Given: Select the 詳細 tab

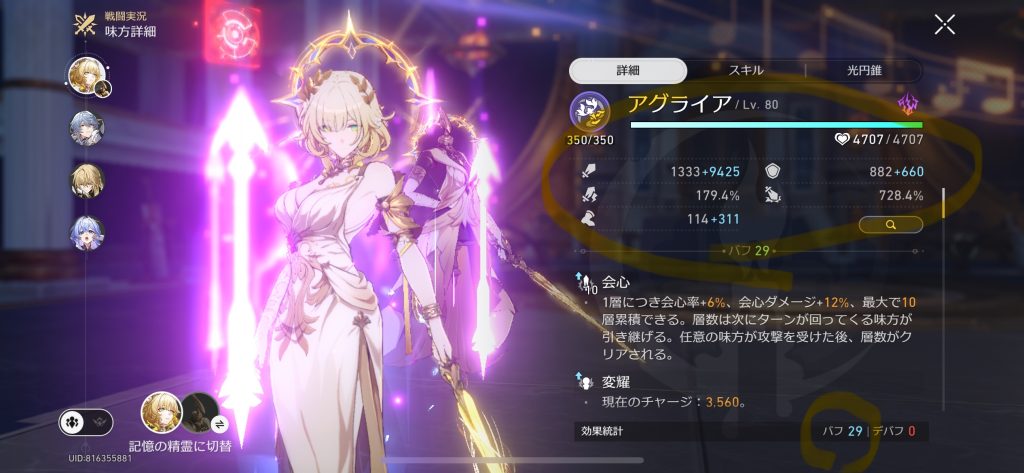Looking at the screenshot, I should (x=628, y=70).
